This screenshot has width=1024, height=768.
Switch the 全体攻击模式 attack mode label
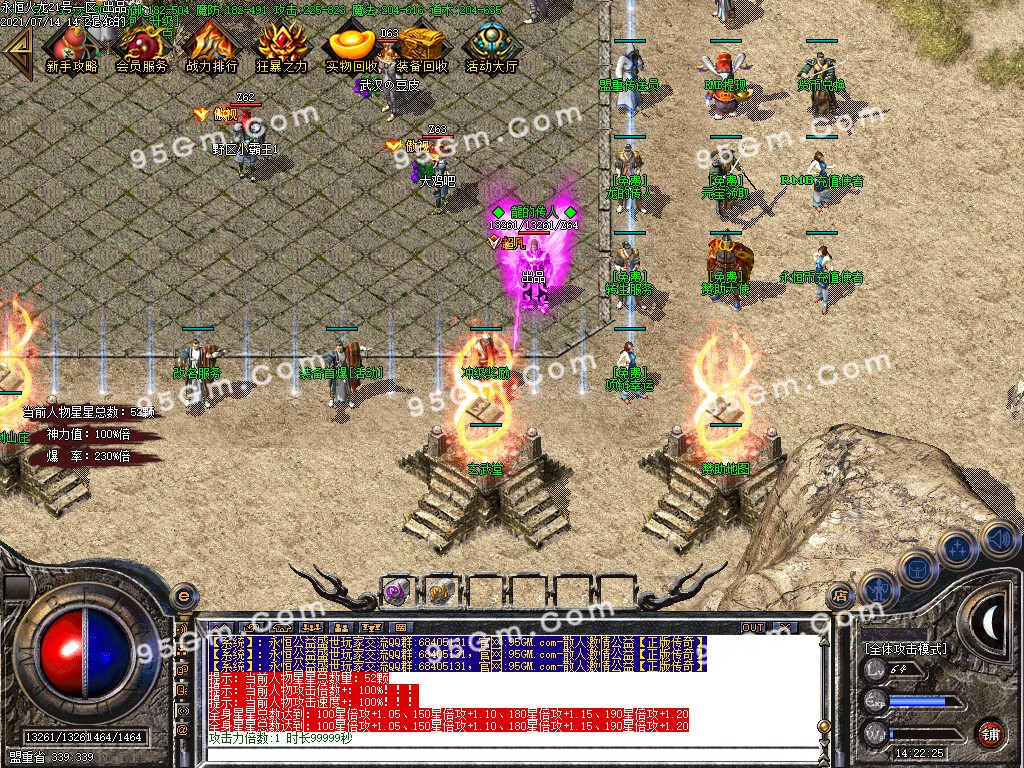coord(905,649)
